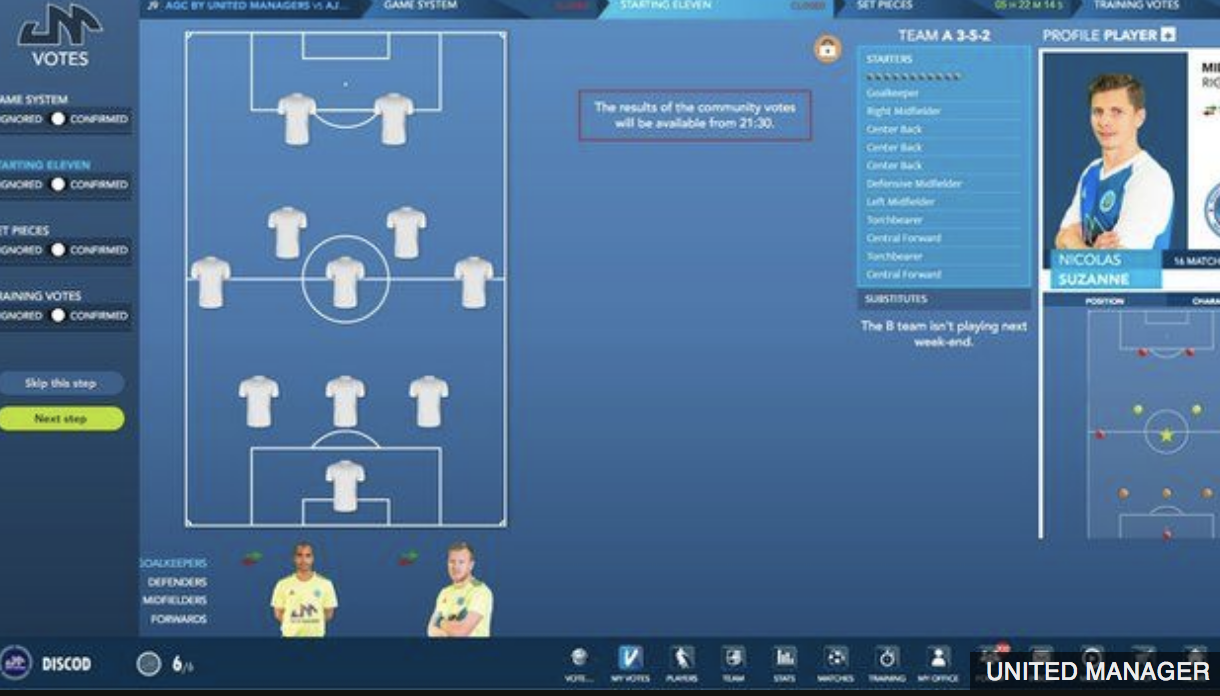Viewport: 1220px width, 696px height.
Task: Toggle the Set Pieces ignored/confirmed switch
Action: click(x=58, y=250)
